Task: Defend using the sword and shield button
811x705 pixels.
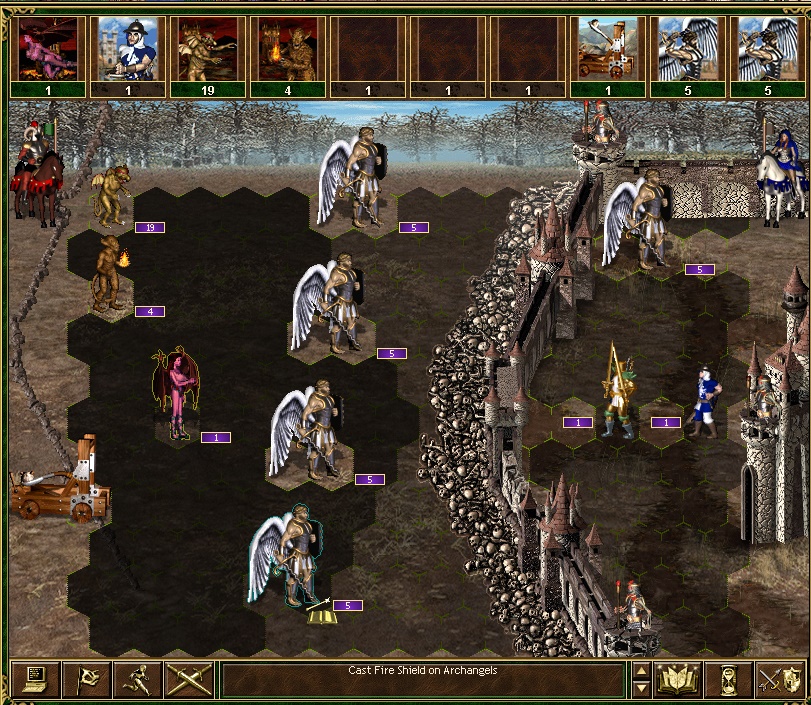Action: (778, 680)
